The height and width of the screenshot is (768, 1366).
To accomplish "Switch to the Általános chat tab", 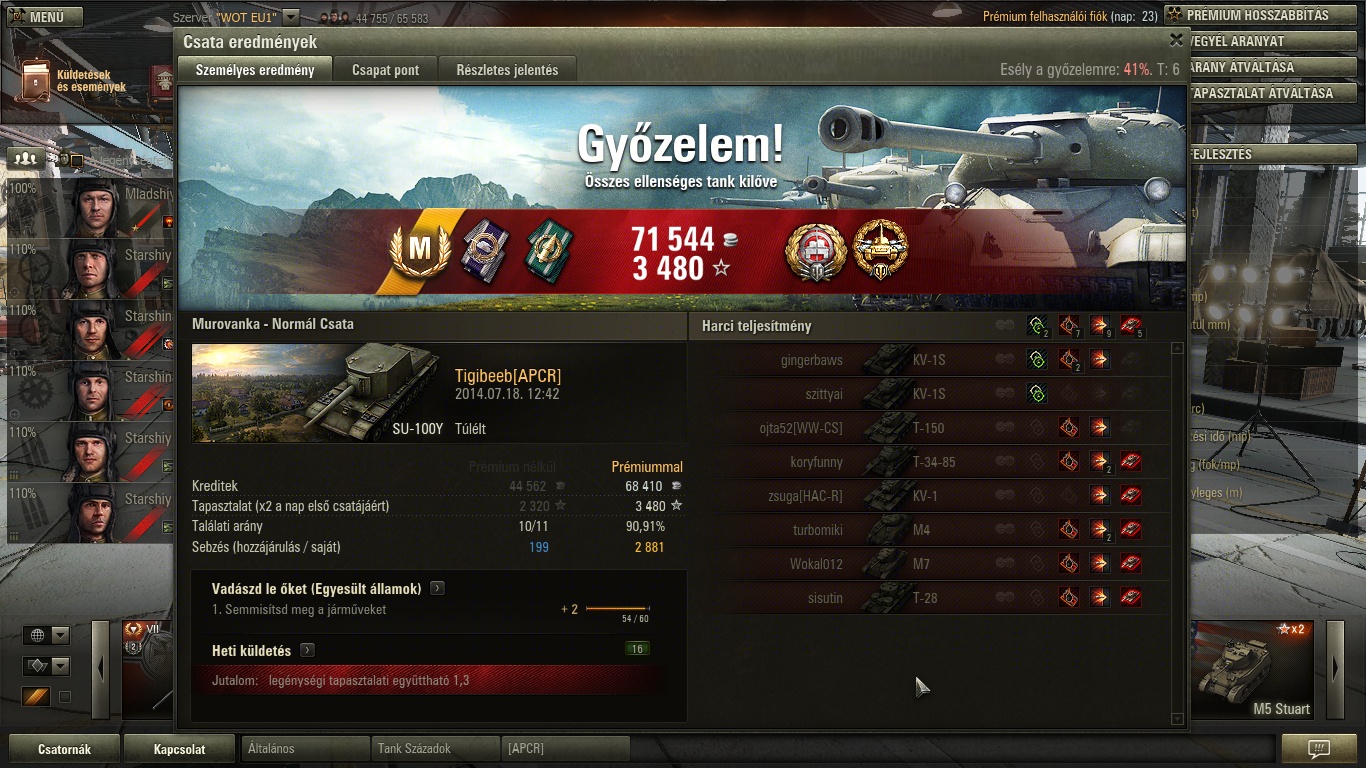I will pyautogui.click(x=305, y=748).
